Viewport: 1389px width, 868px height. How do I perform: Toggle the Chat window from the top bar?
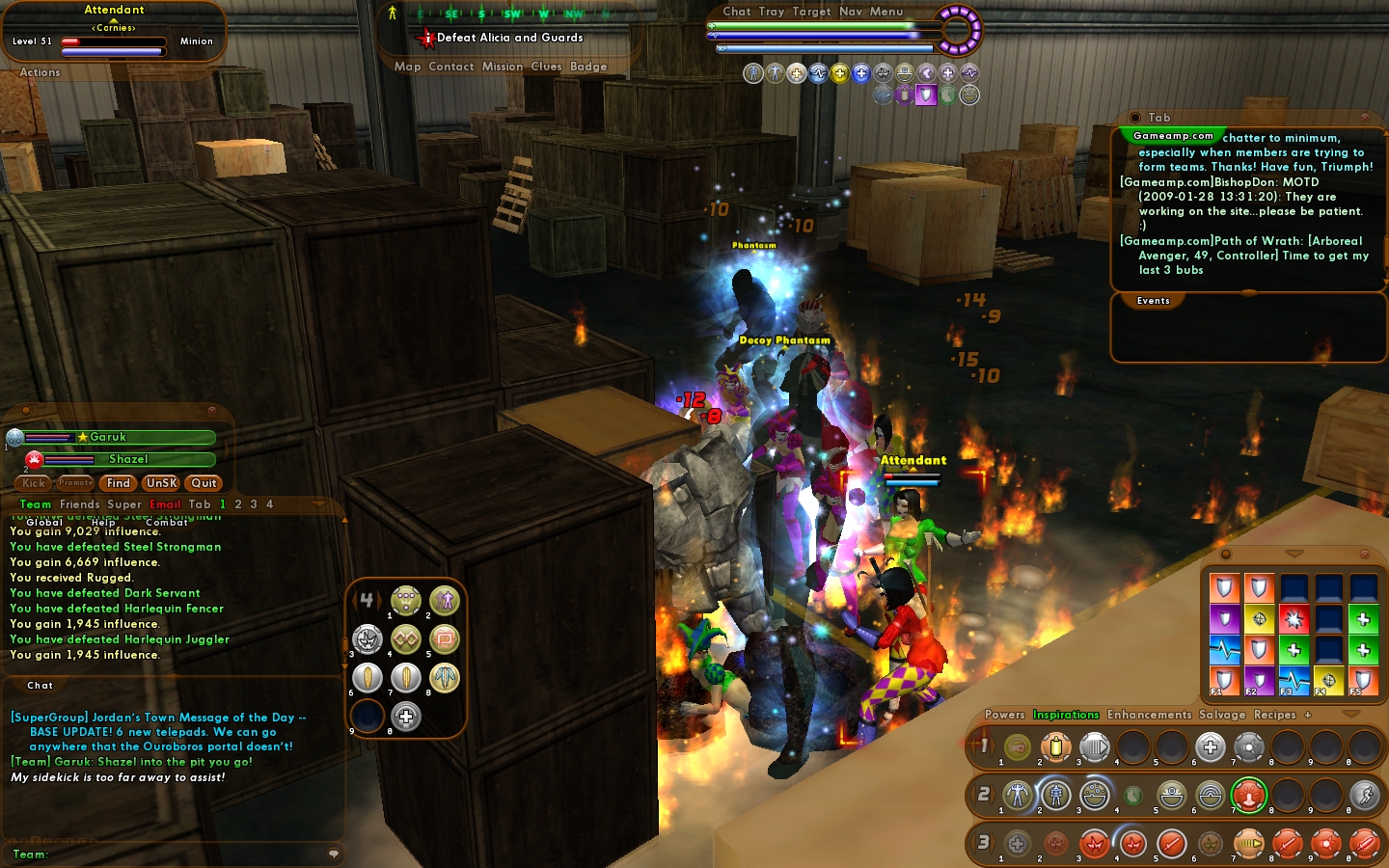click(737, 12)
